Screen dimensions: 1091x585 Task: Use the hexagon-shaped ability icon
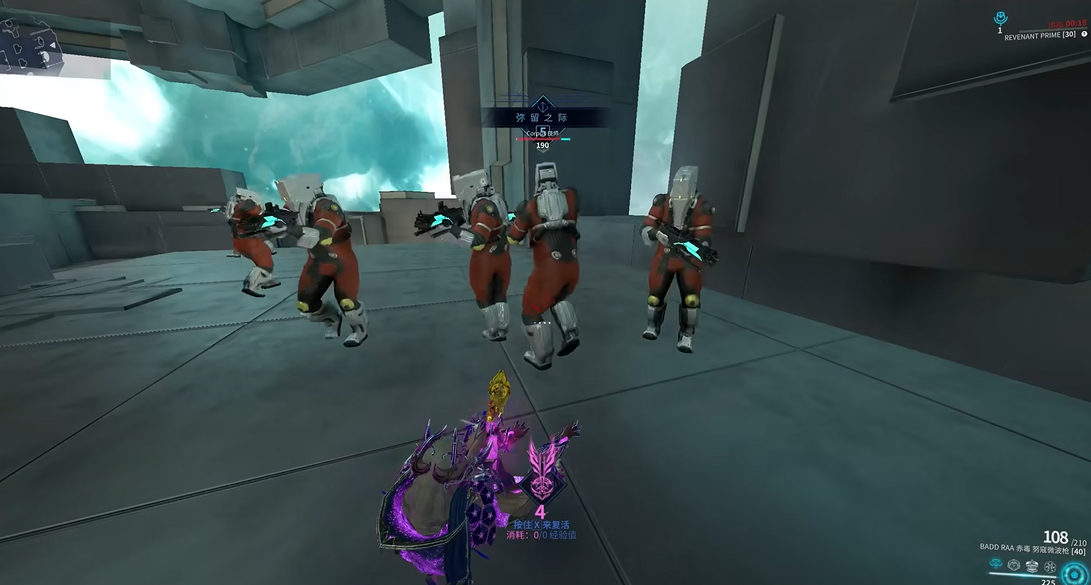tap(1014, 565)
